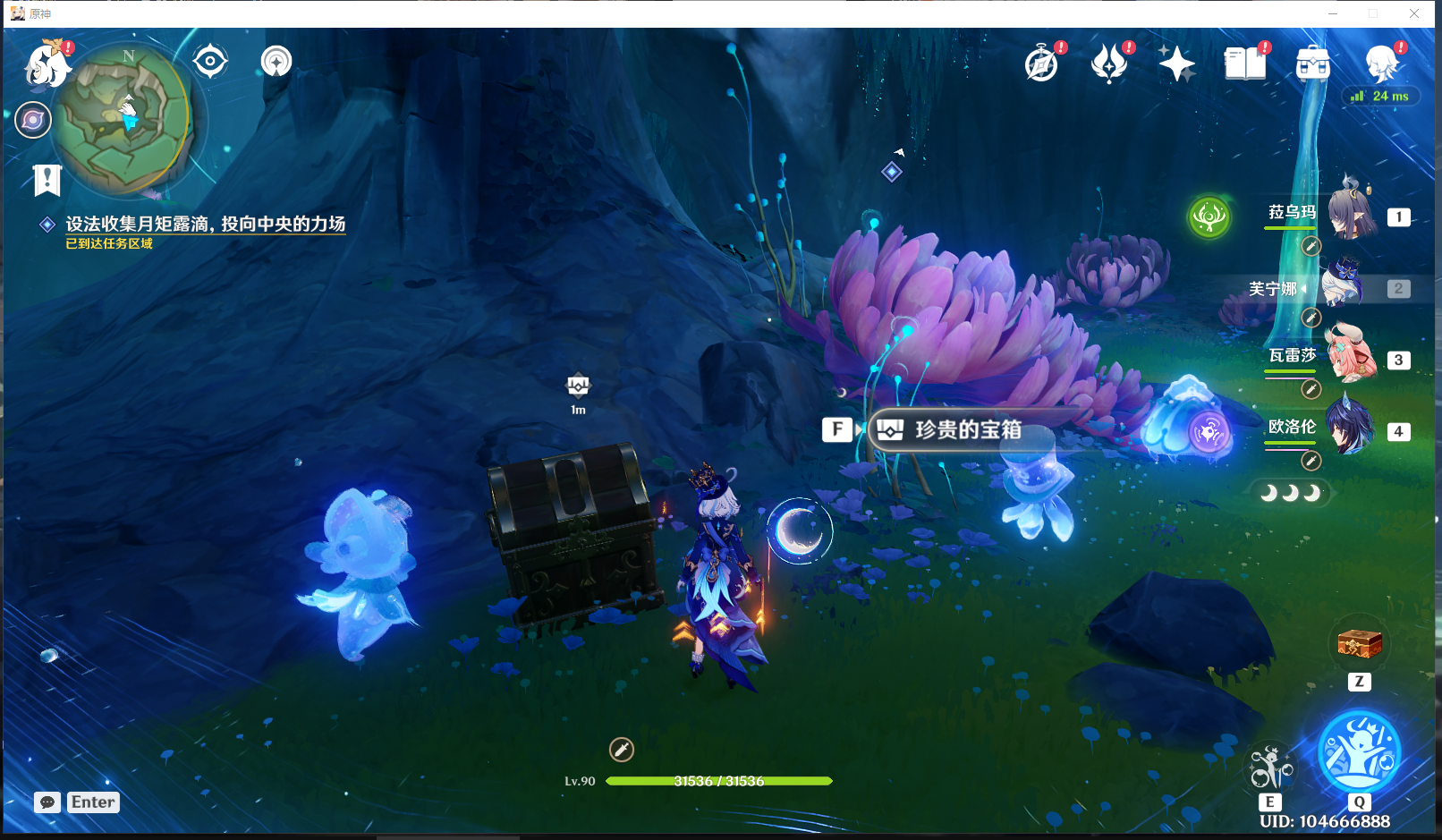
Task: Open the adventurer handbook book icon
Action: pyautogui.click(x=1245, y=64)
